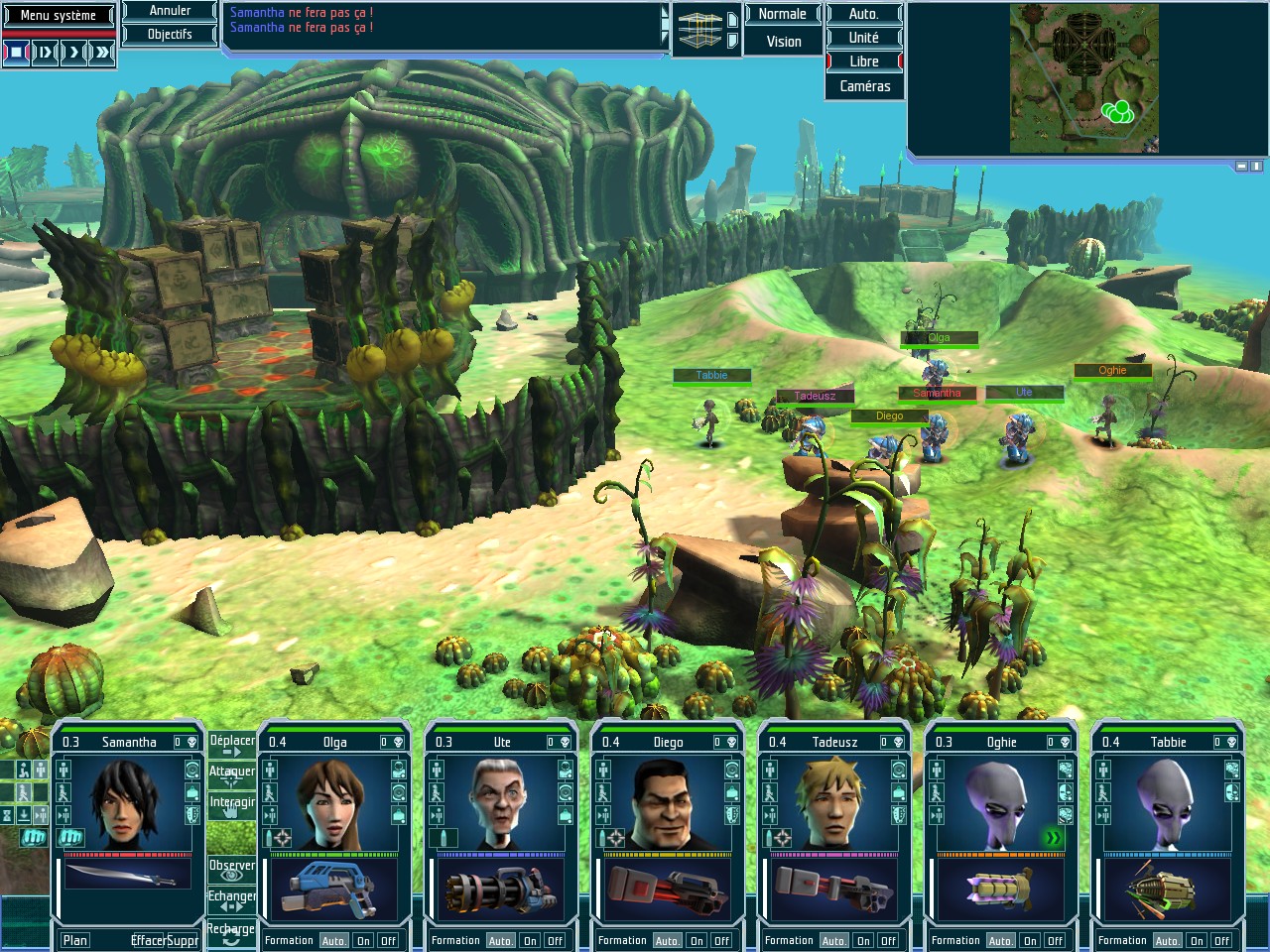Activate the Interagir command
Viewport: 1270px width, 952px height.
pos(232,805)
